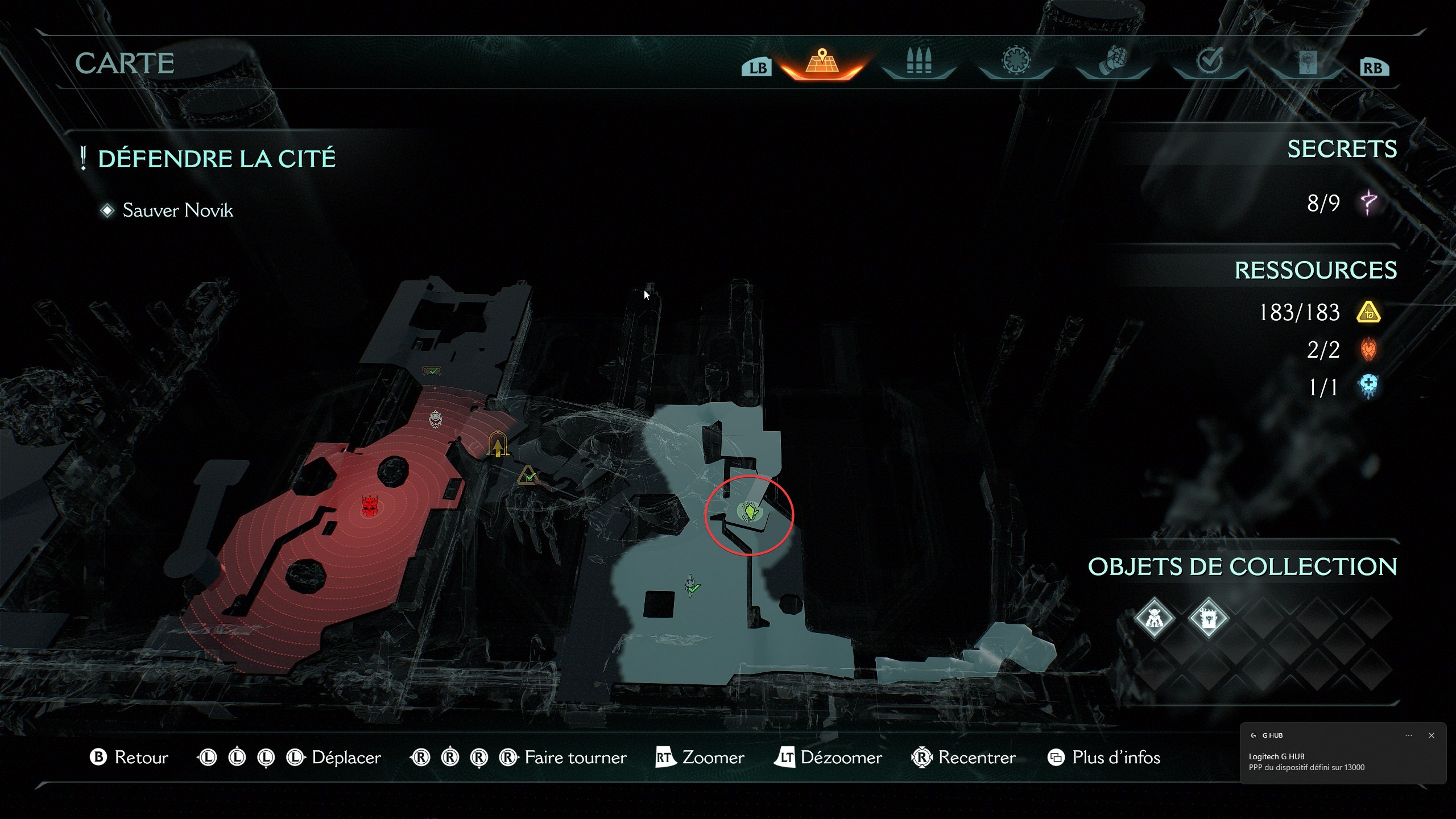Image resolution: width=1456 pixels, height=819 pixels.
Task: Select the Sauver Novik objective entry
Action: tap(177, 210)
